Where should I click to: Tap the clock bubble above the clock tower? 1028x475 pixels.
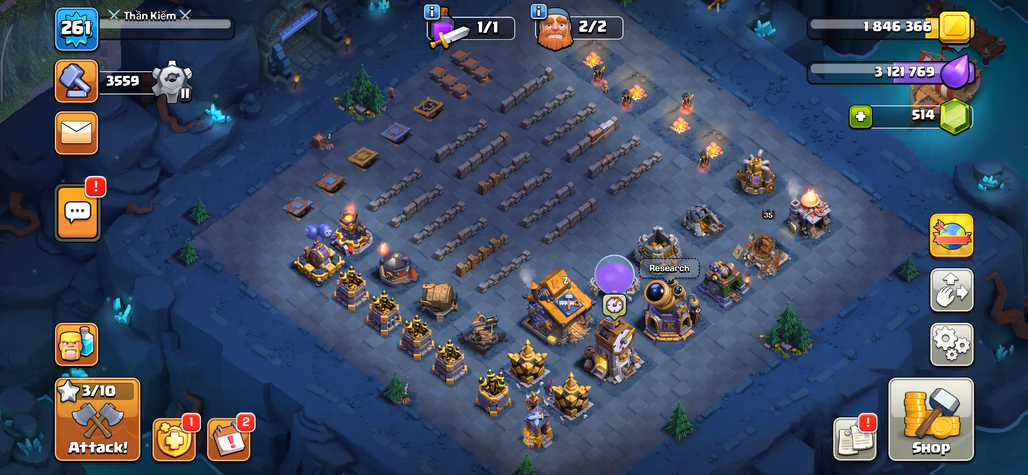614,305
